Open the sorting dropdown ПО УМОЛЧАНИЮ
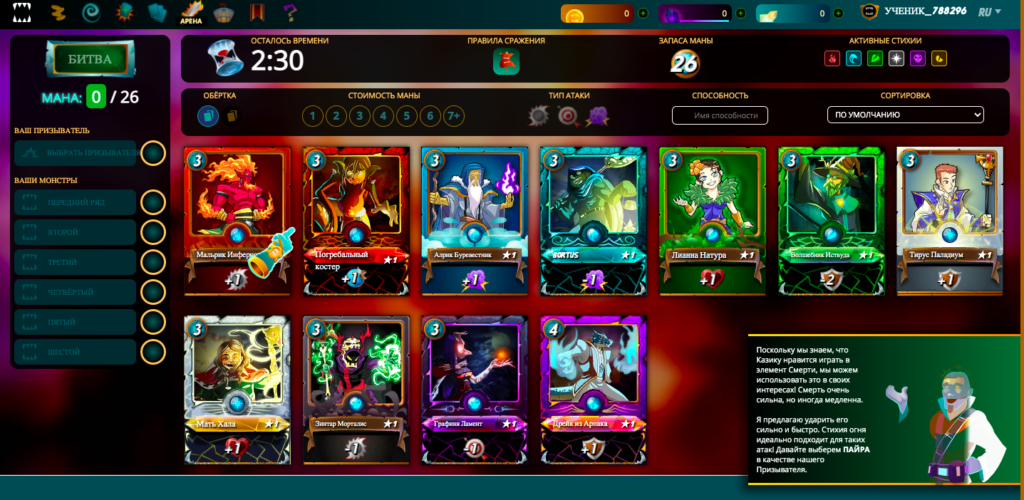Screen dimensions: 1024x500 (x=906, y=115)
